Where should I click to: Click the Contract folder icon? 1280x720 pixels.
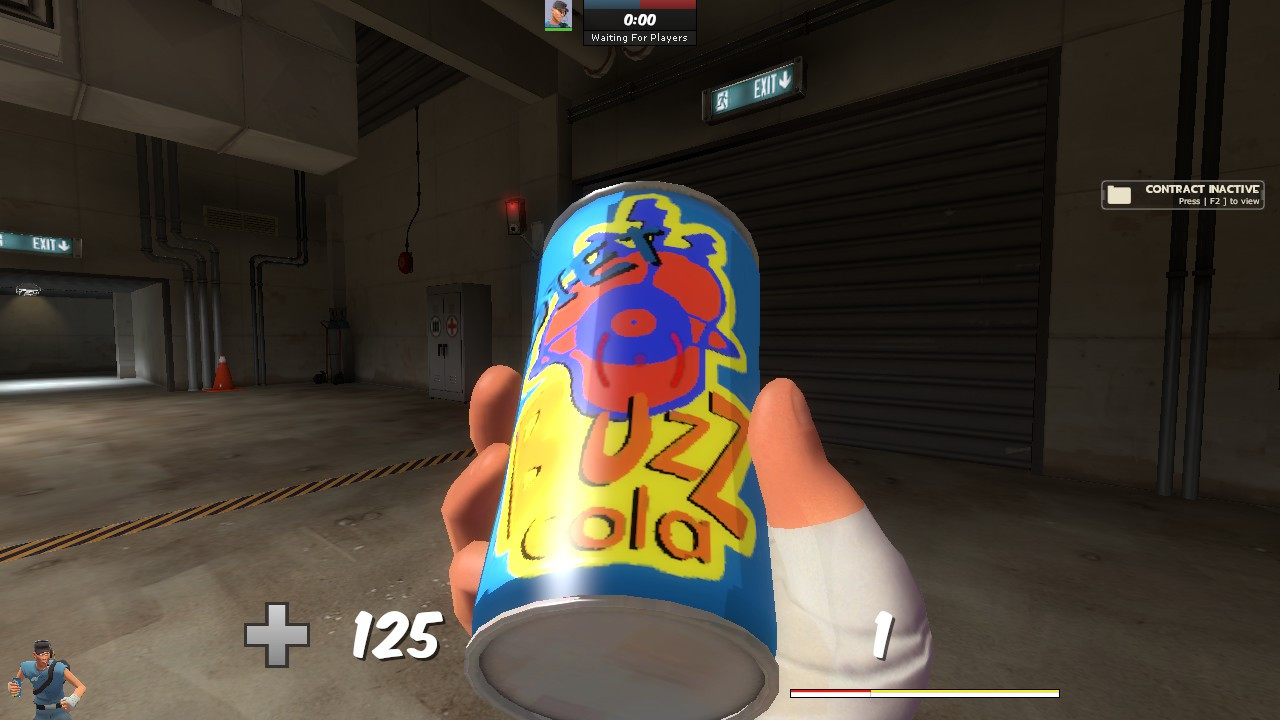[1120, 193]
